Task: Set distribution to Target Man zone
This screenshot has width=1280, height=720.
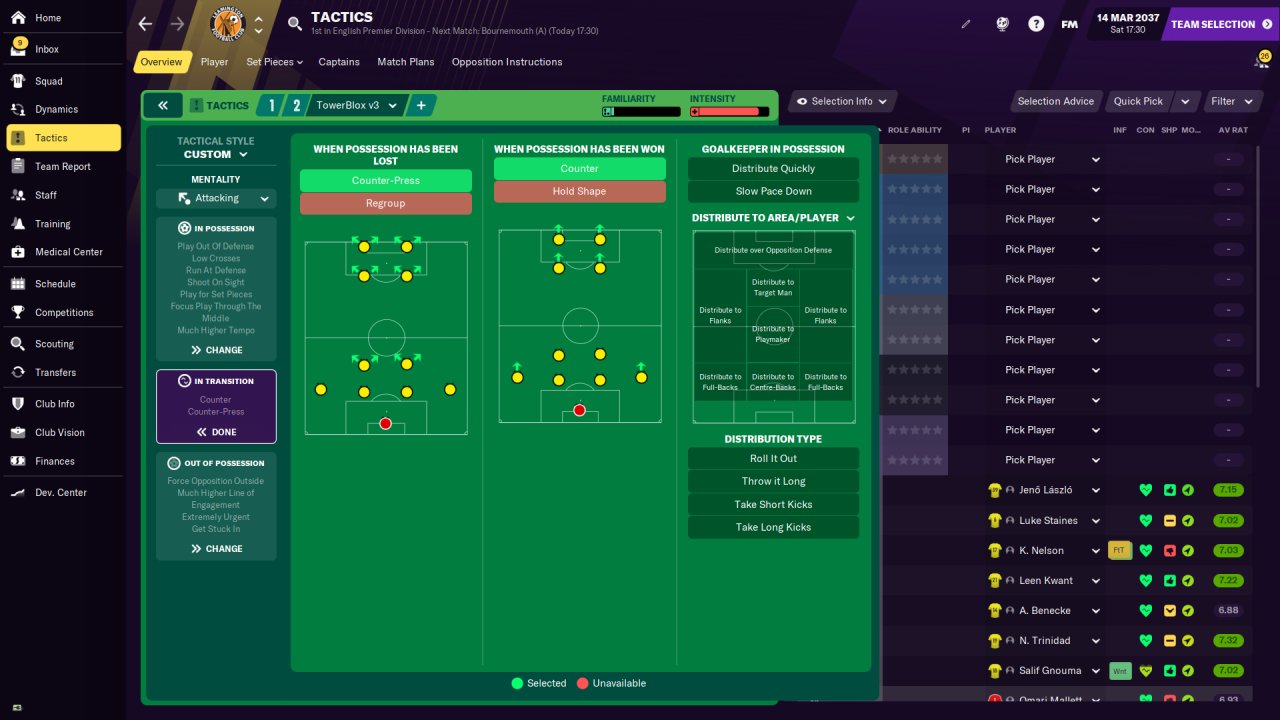Action: click(773, 287)
